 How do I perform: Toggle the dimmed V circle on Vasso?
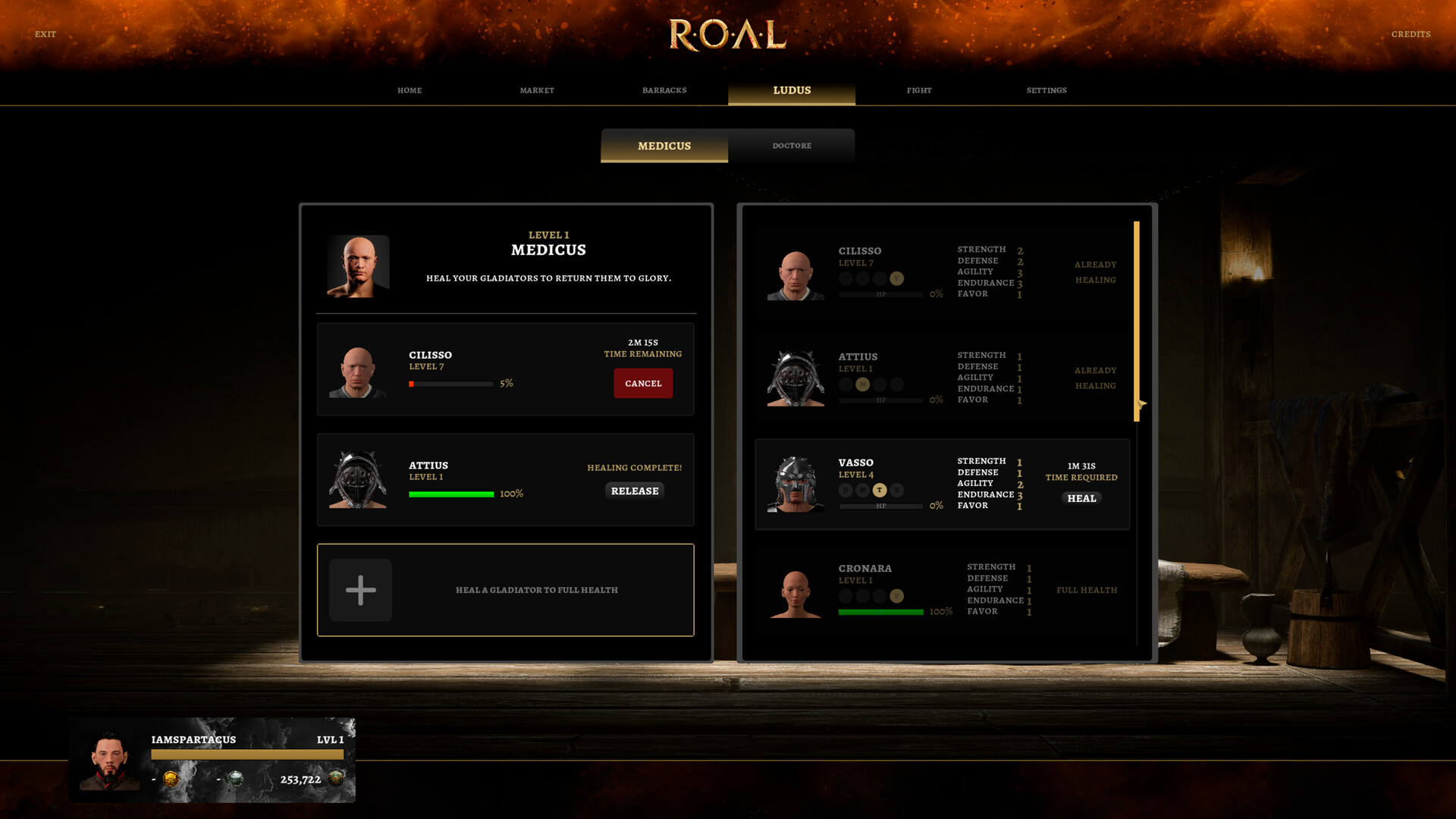tap(898, 491)
